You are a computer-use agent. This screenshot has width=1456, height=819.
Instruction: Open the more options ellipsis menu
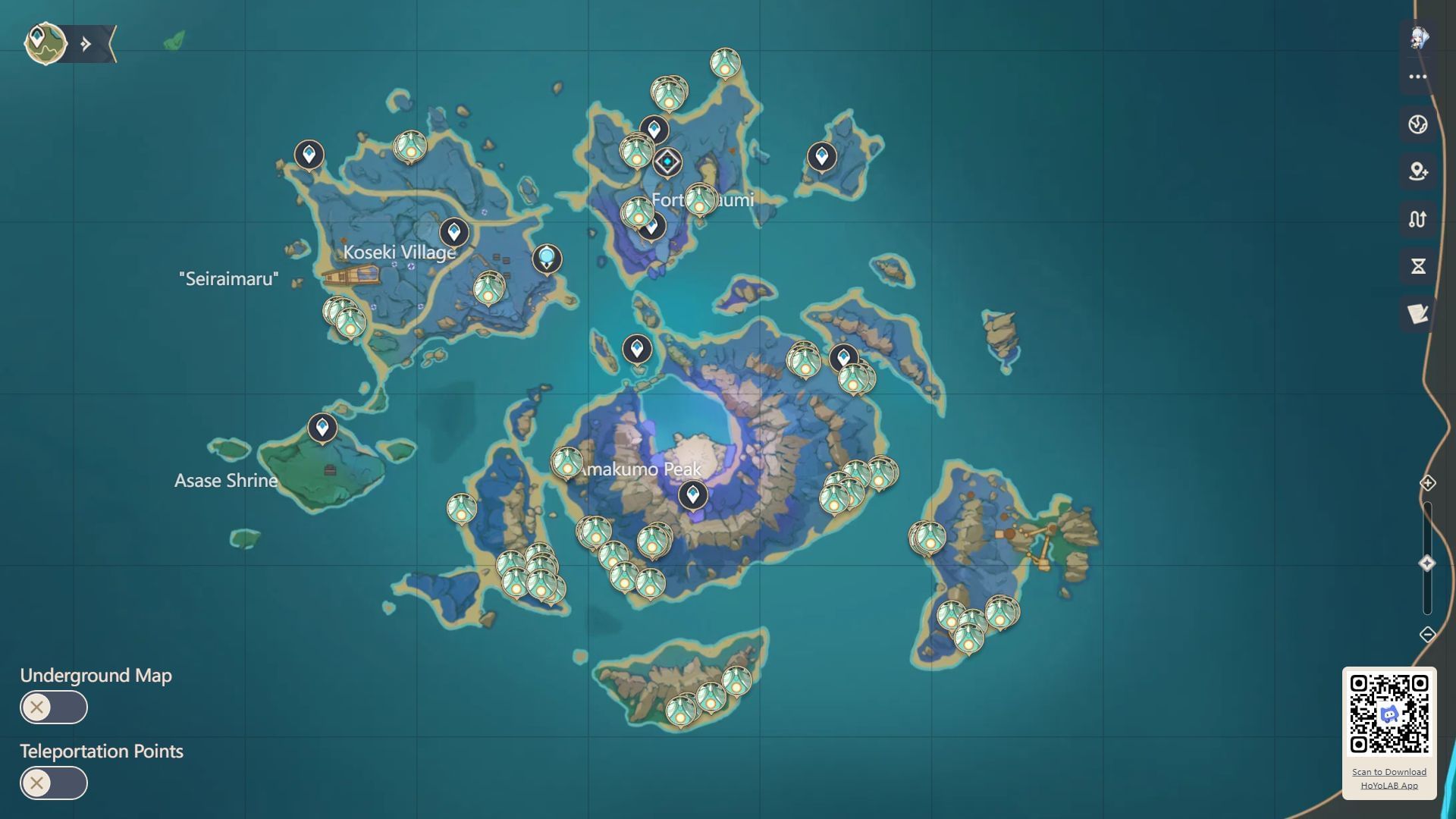pos(1418,76)
